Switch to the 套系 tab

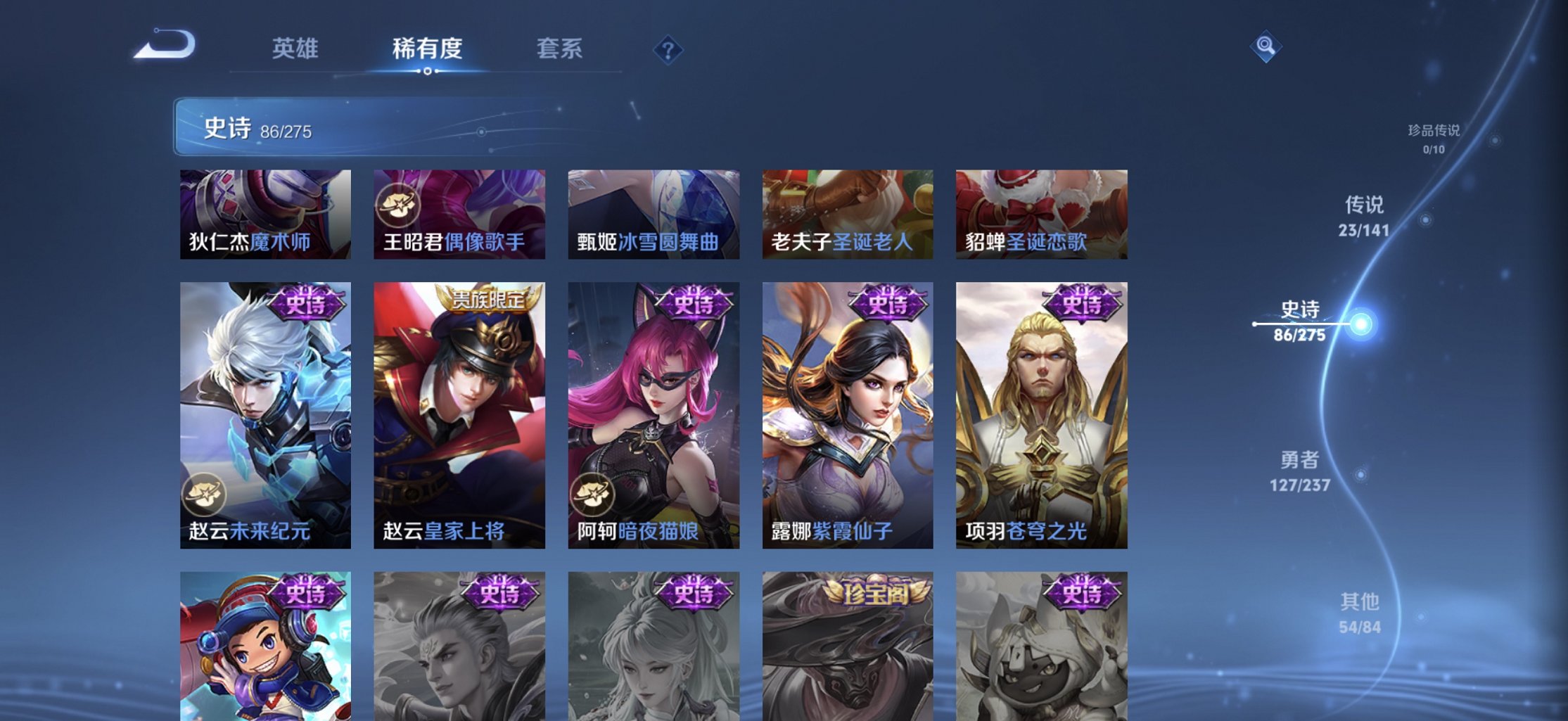[x=561, y=49]
